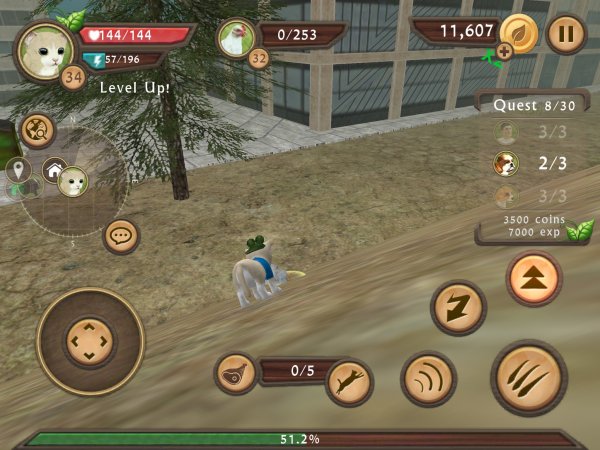Screen dimensions: 600x450
Task: Pause the game
Action: point(566,33)
